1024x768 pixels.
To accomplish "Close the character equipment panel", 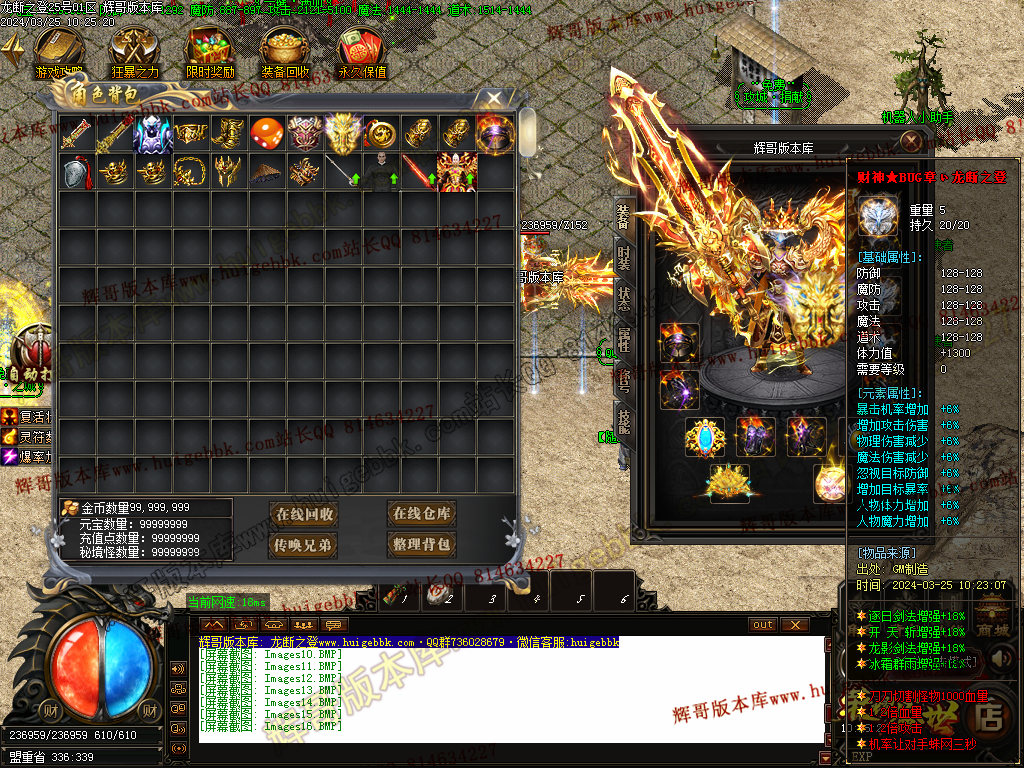I will click(x=911, y=141).
